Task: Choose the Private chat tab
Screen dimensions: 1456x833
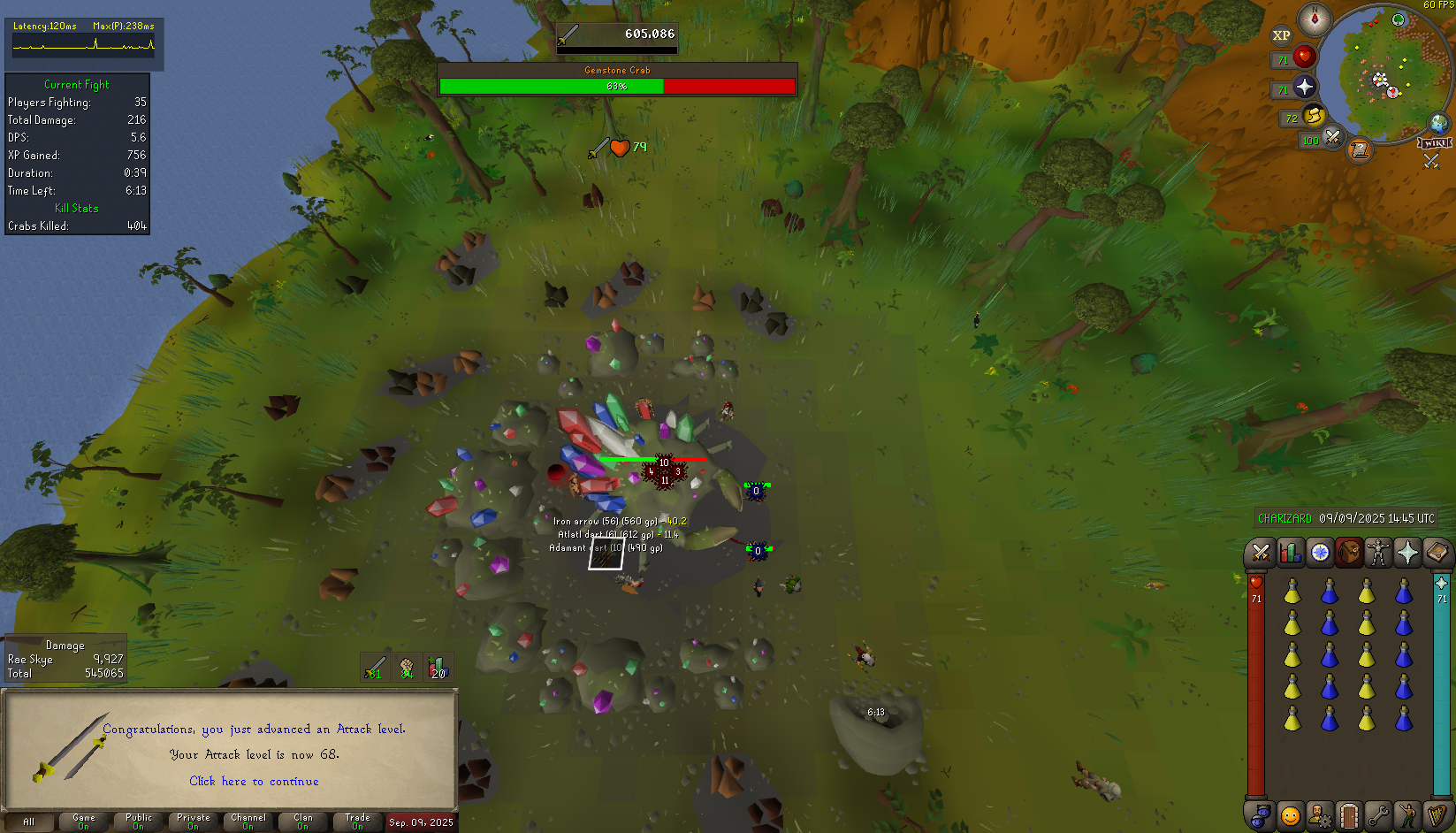Action: pyautogui.click(x=194, y=822)
